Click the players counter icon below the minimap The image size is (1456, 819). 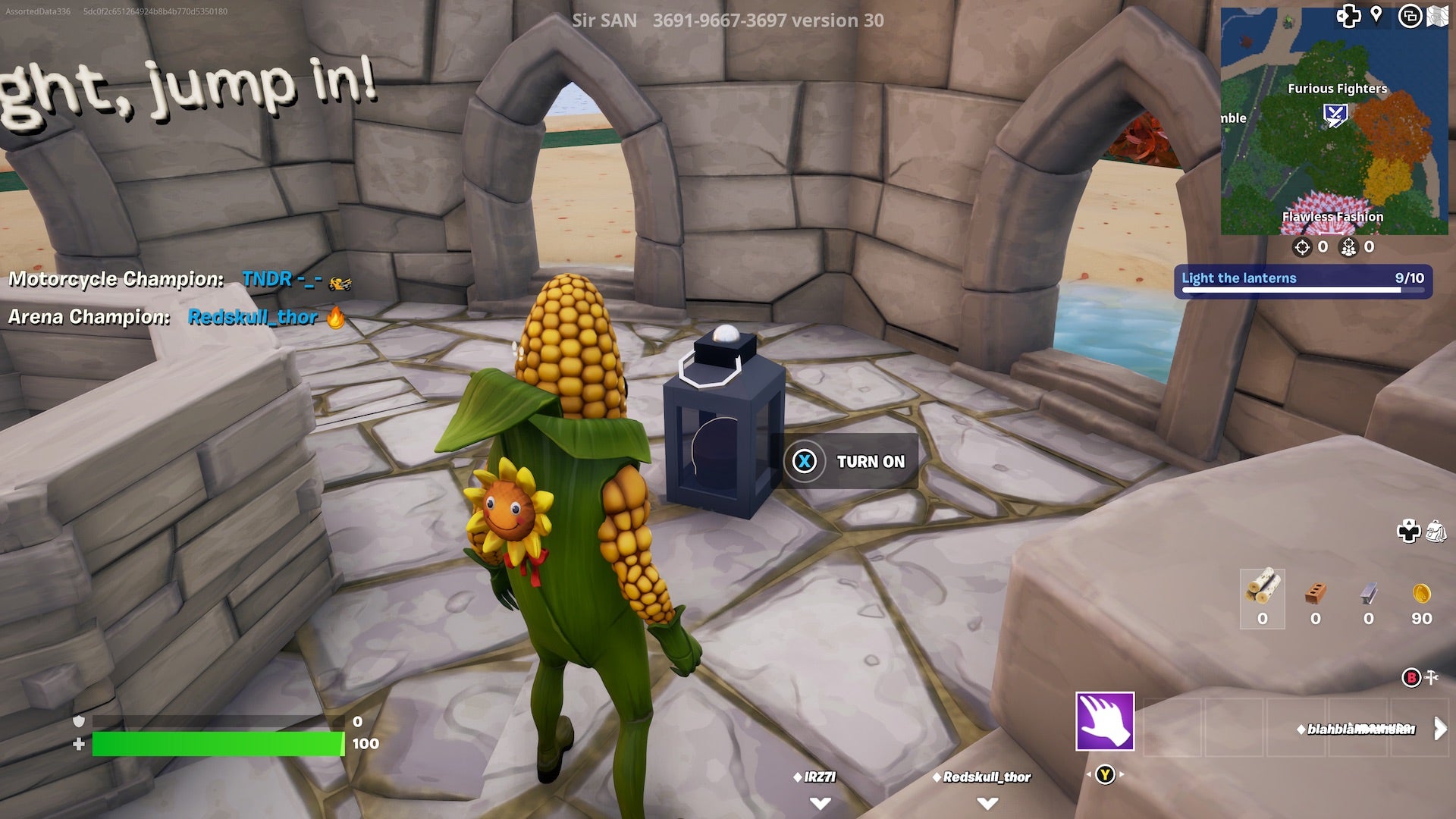click(1348, 246)
